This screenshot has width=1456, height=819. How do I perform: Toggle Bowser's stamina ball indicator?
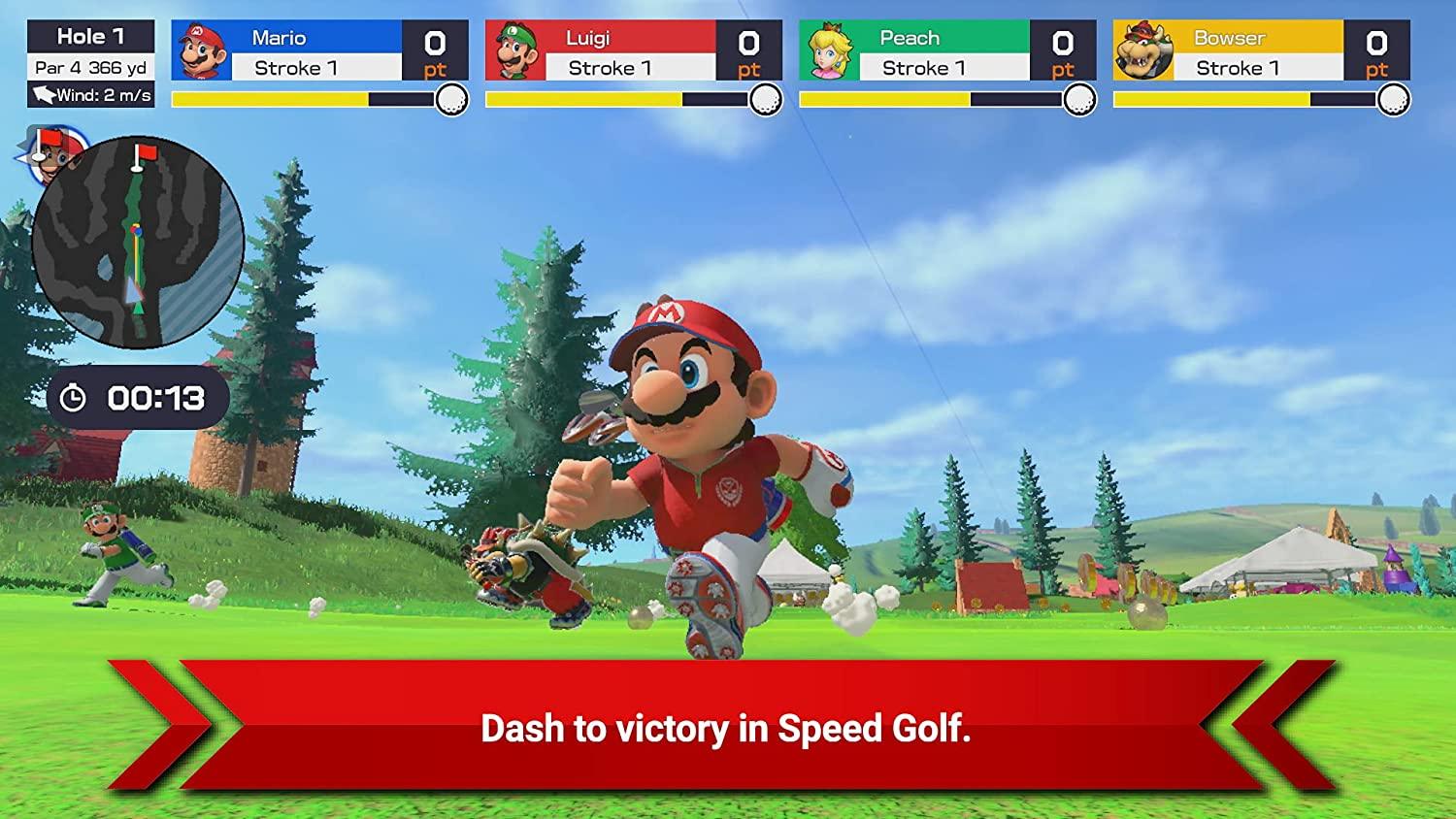tap(1391, 97)
